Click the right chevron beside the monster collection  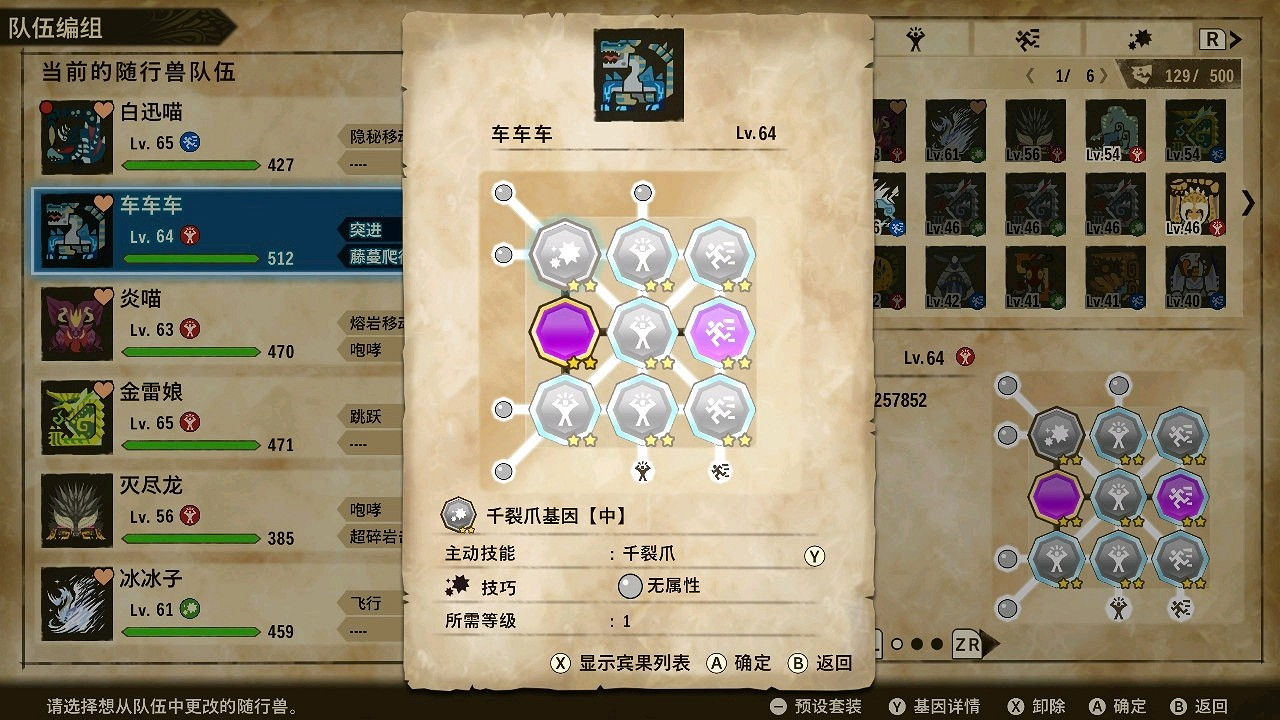1246,203
